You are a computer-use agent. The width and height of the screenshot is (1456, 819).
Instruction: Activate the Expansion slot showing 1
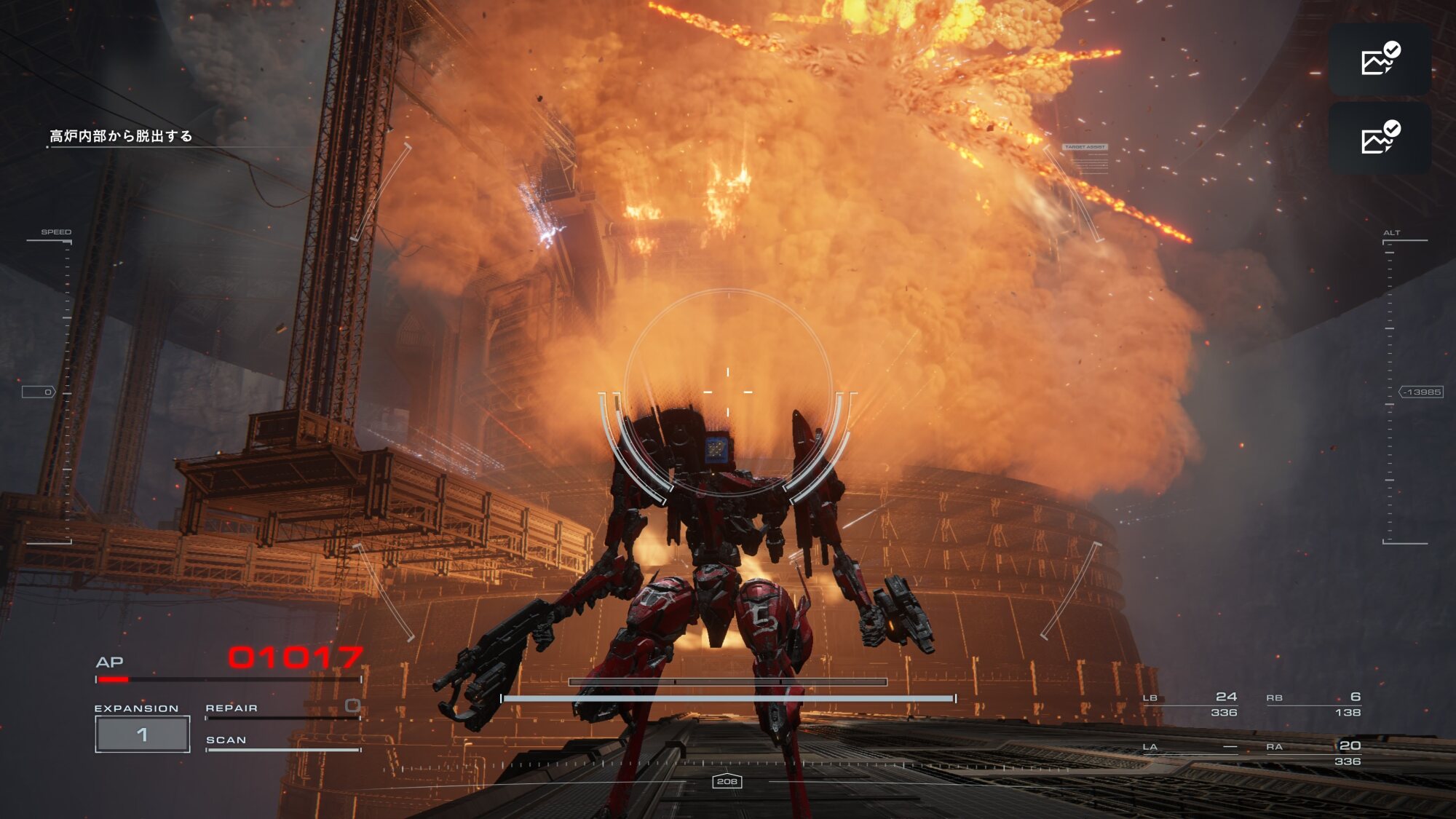(x=143, y=734)
